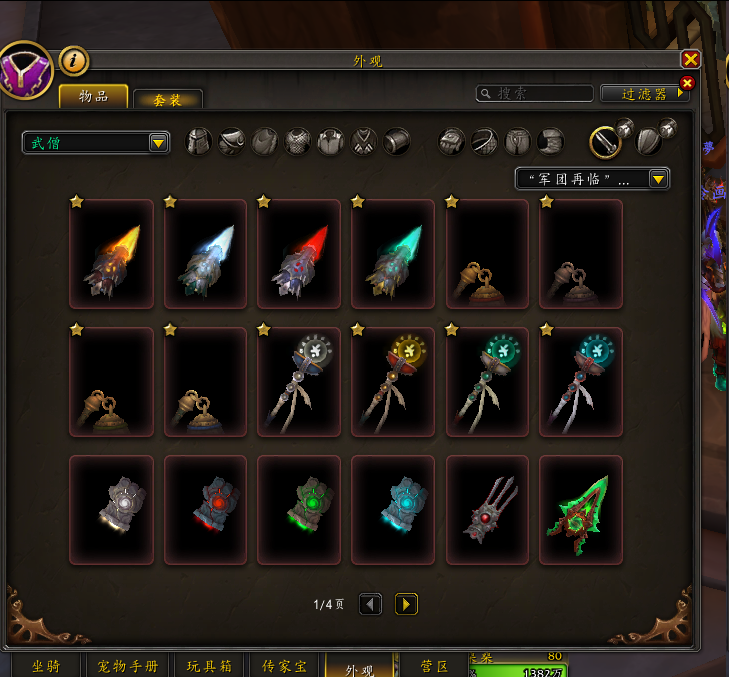Close the 外观 appearance window
The image size is (729, 677).
(690, 60)
